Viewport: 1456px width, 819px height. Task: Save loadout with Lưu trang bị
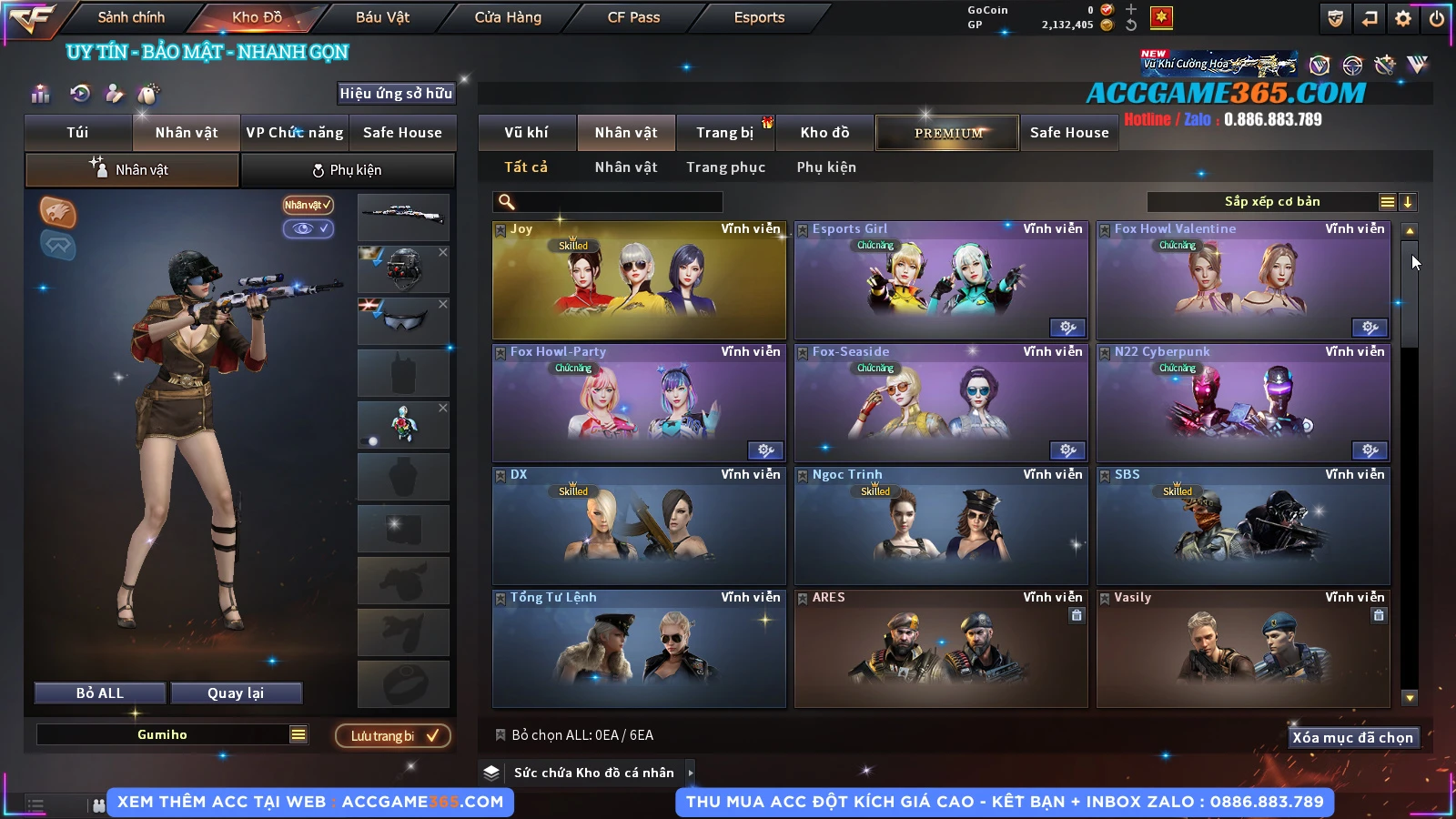tap(393, 735)
